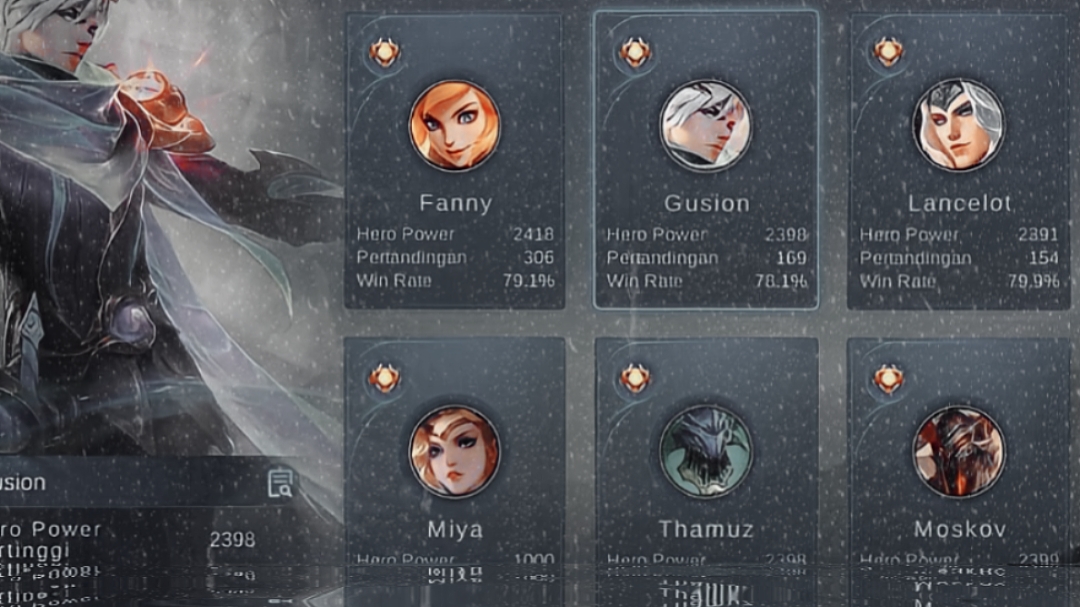Open the Moskov hero card

[958, 460]
